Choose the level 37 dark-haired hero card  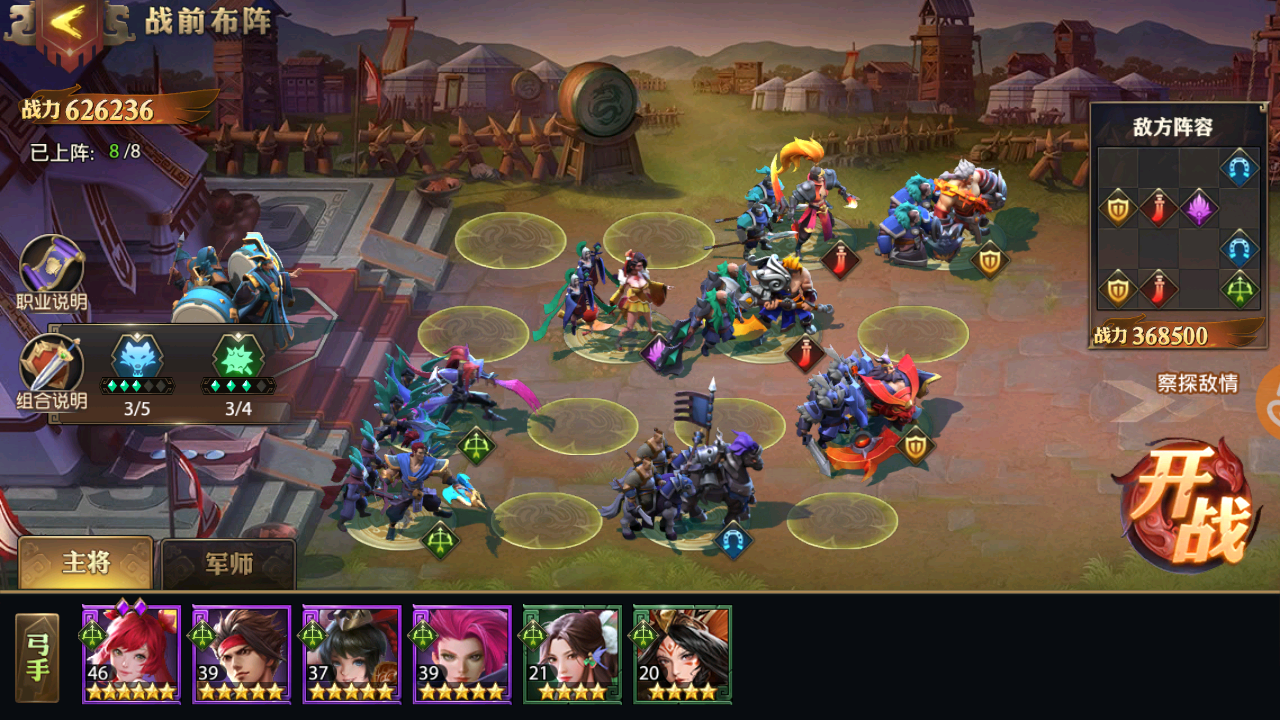coord(351,653)
